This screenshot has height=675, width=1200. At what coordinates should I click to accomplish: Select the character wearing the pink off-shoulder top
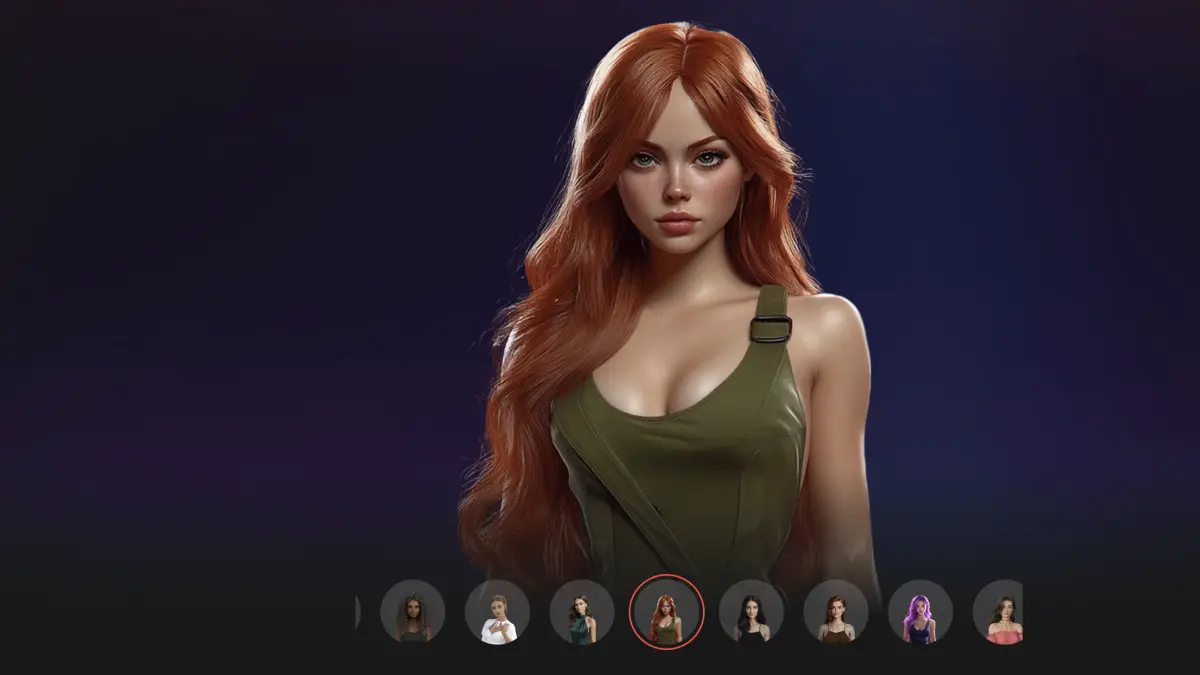click(1000, 612)
